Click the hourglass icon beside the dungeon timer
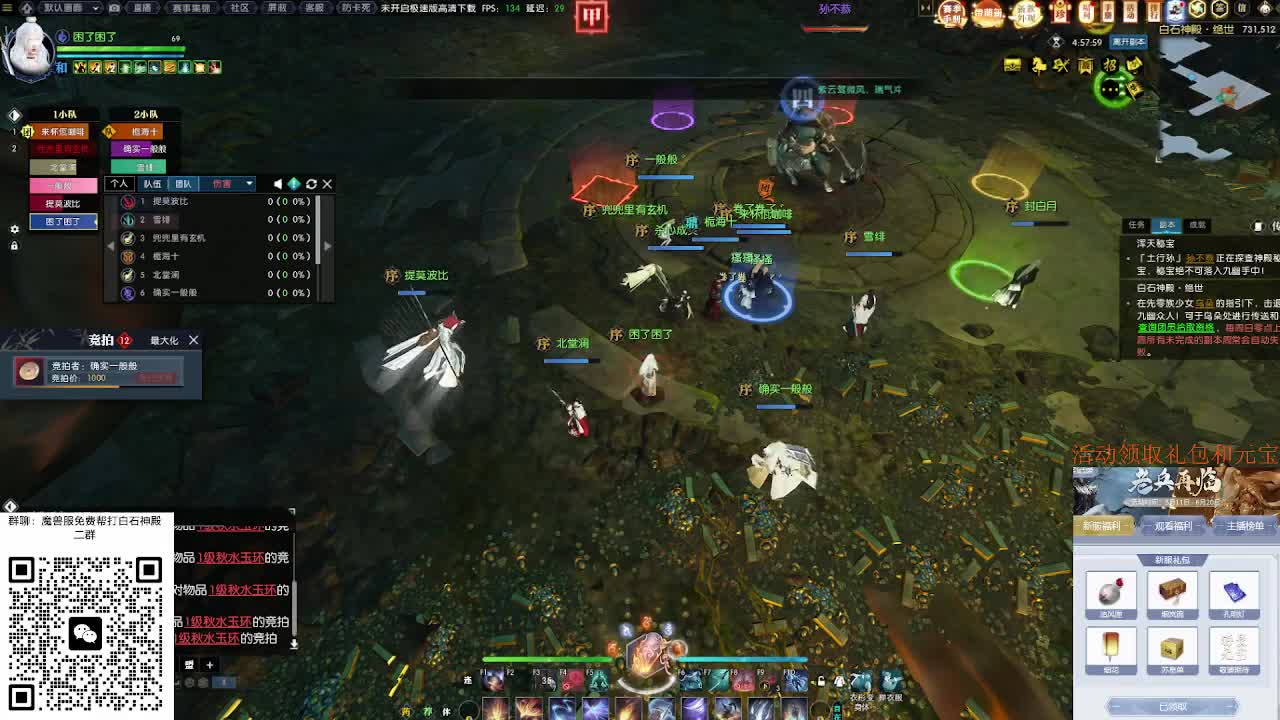The width and height of the screenshot is (1280, 720). 1057,42
